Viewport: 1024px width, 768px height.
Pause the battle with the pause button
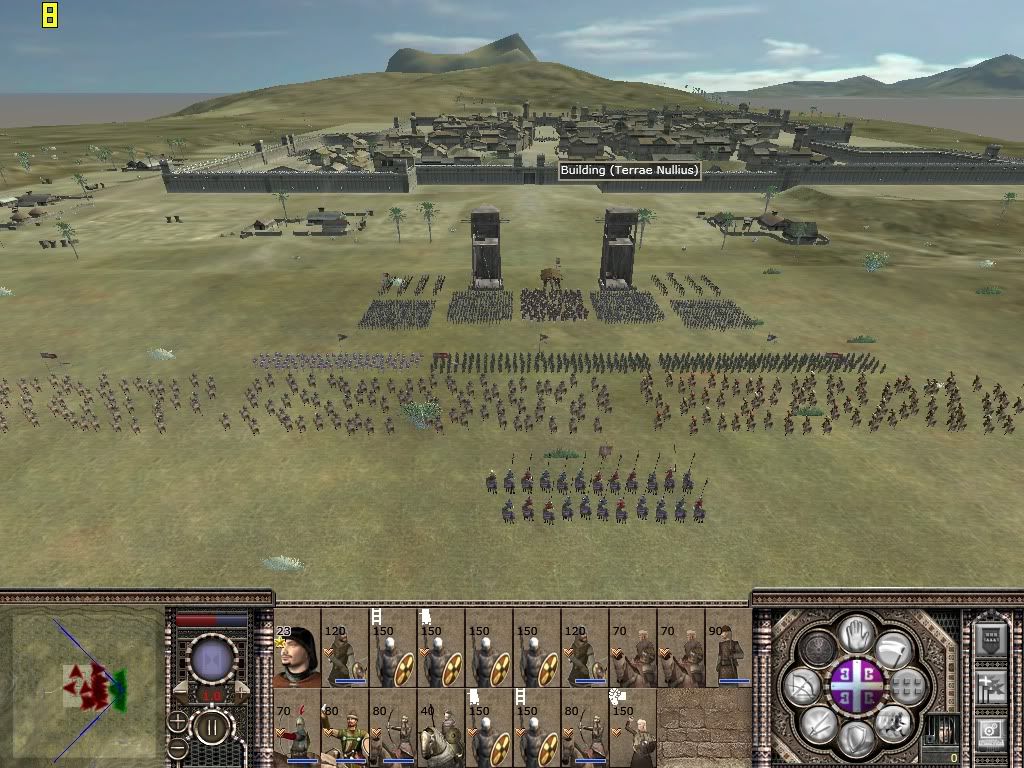point(211,727)
